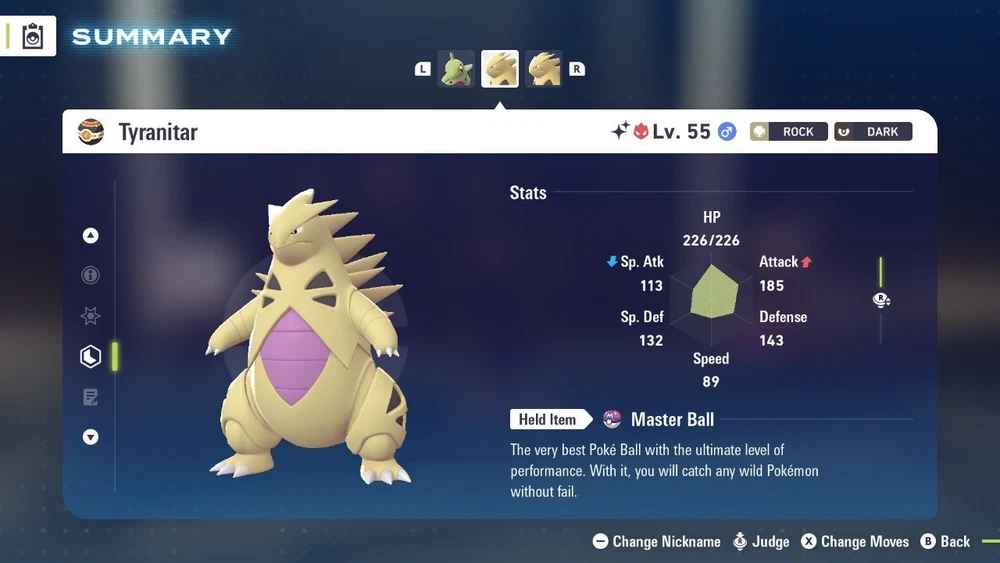Image resolution: width=1000 pixels, height=563 pixels.
Task: Show the star-shaped ribbon tab
Action: (91, 316)
